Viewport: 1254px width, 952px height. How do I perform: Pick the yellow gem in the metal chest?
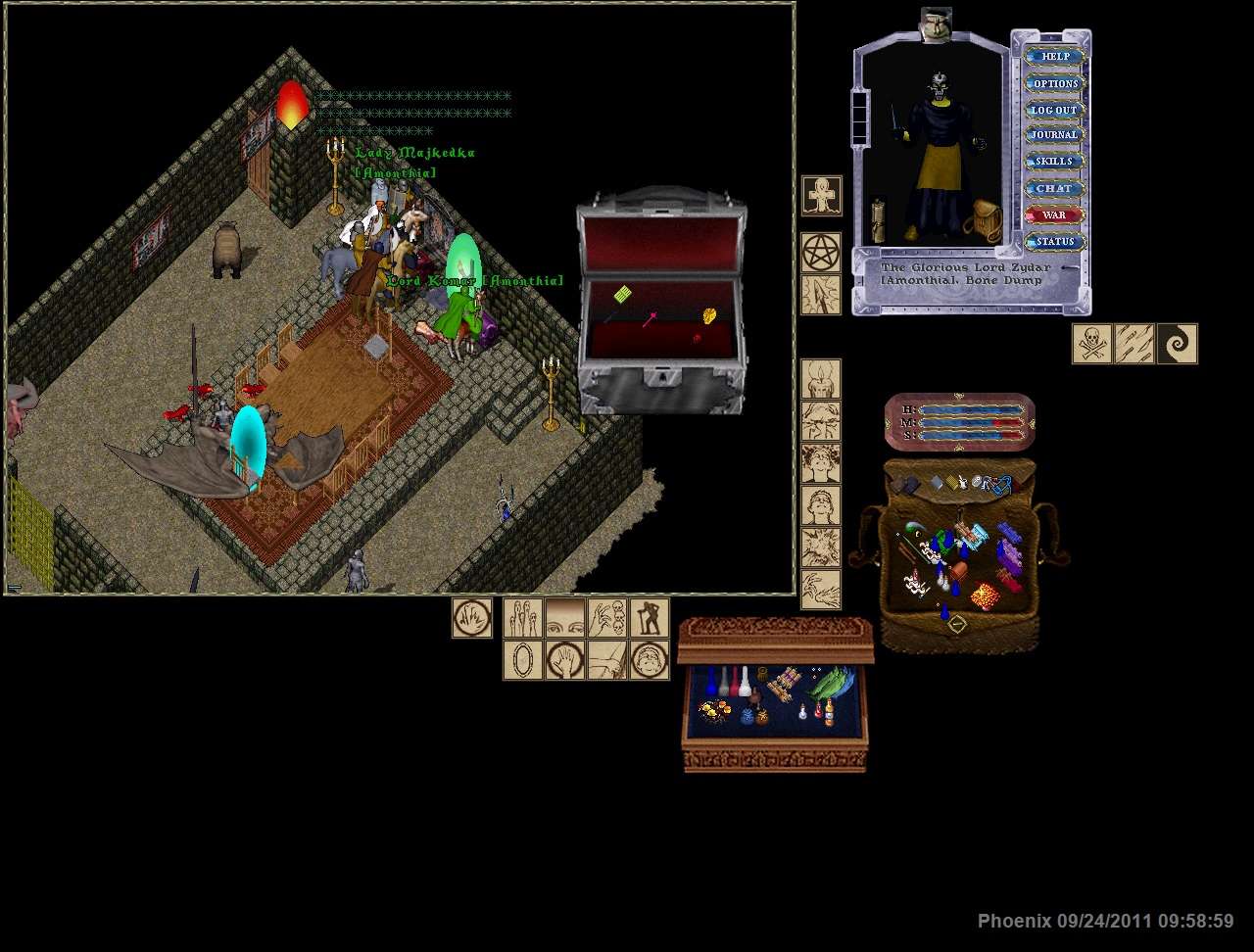710,315
